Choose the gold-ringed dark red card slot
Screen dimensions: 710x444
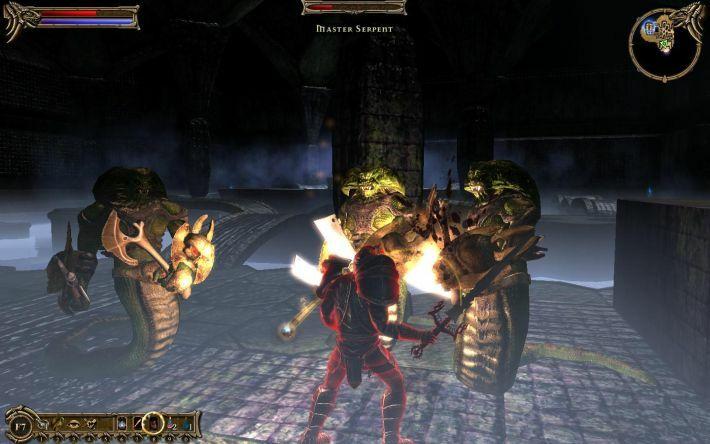tap(153, 423)
